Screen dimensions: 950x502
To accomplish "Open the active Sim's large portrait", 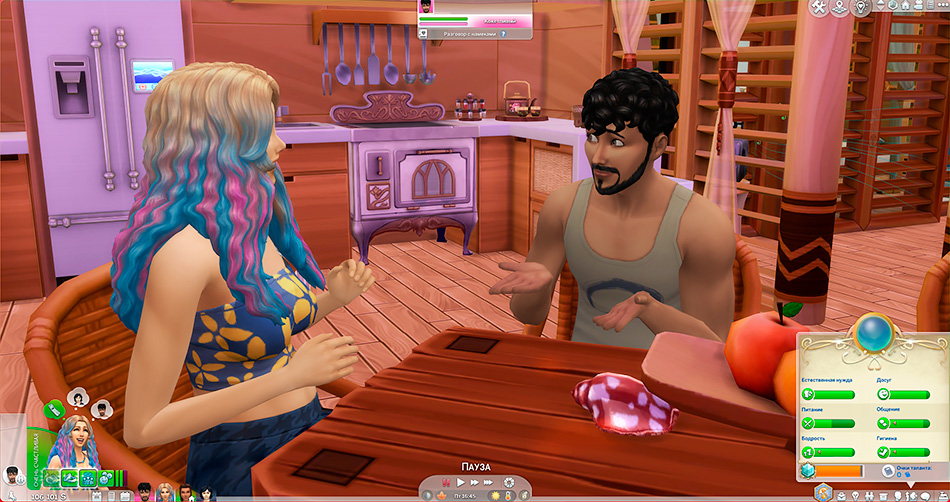I will tap(75, 440).
